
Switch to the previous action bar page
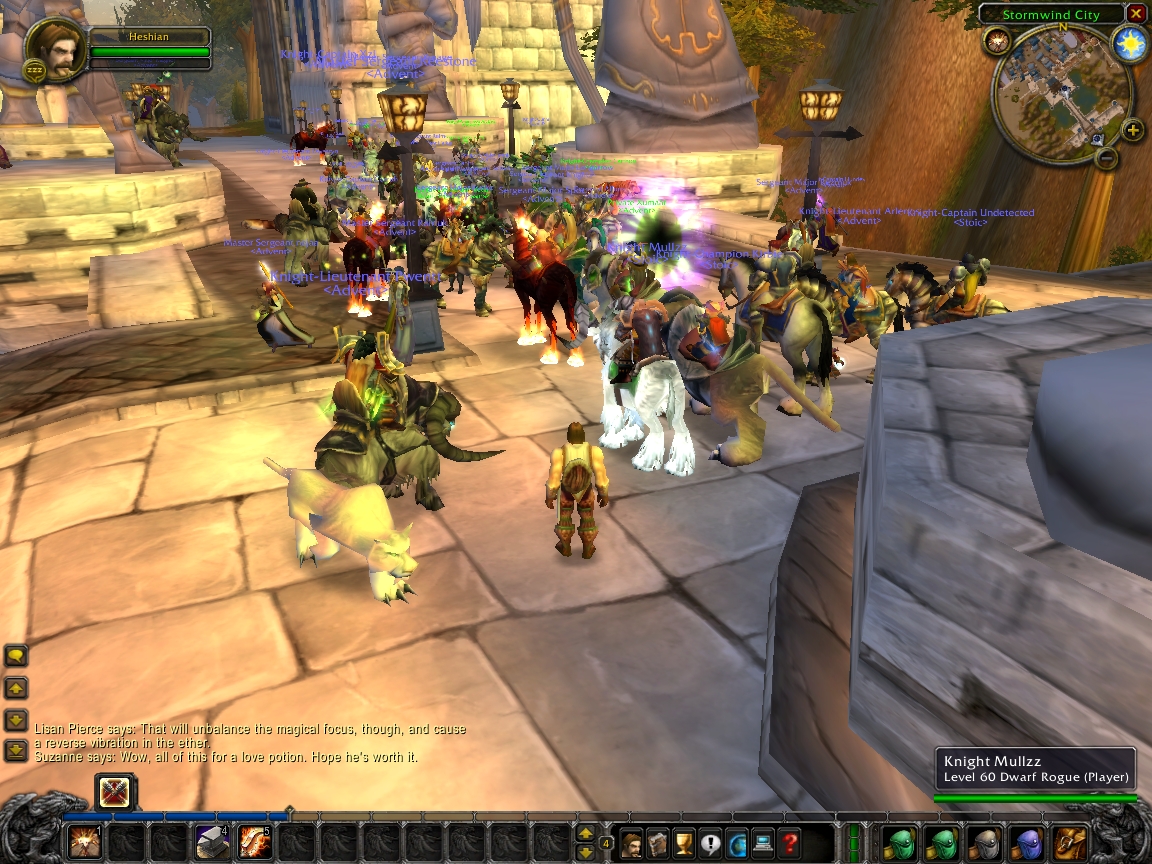586,851
